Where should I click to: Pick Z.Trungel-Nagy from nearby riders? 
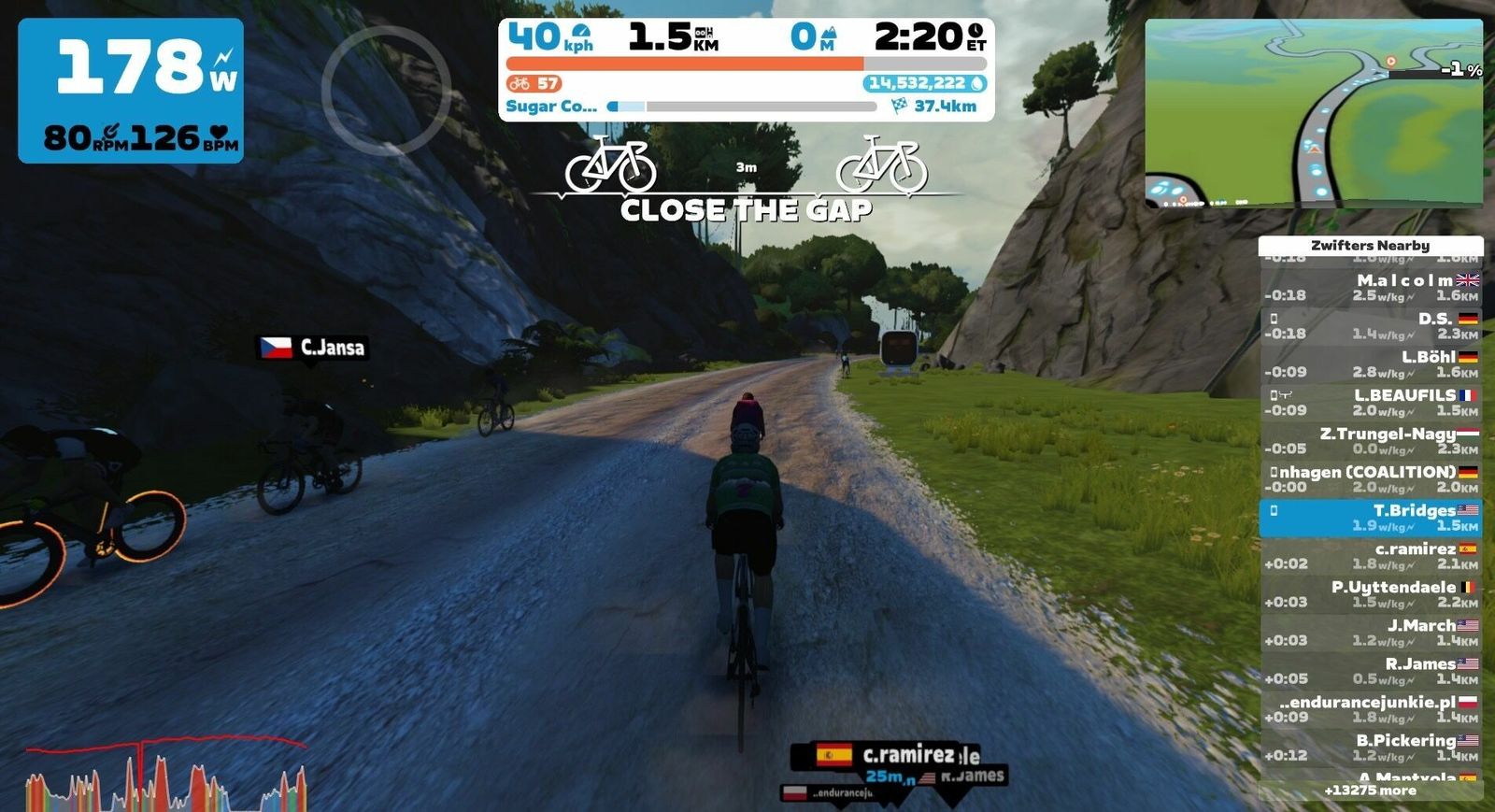coord(1371,440)
